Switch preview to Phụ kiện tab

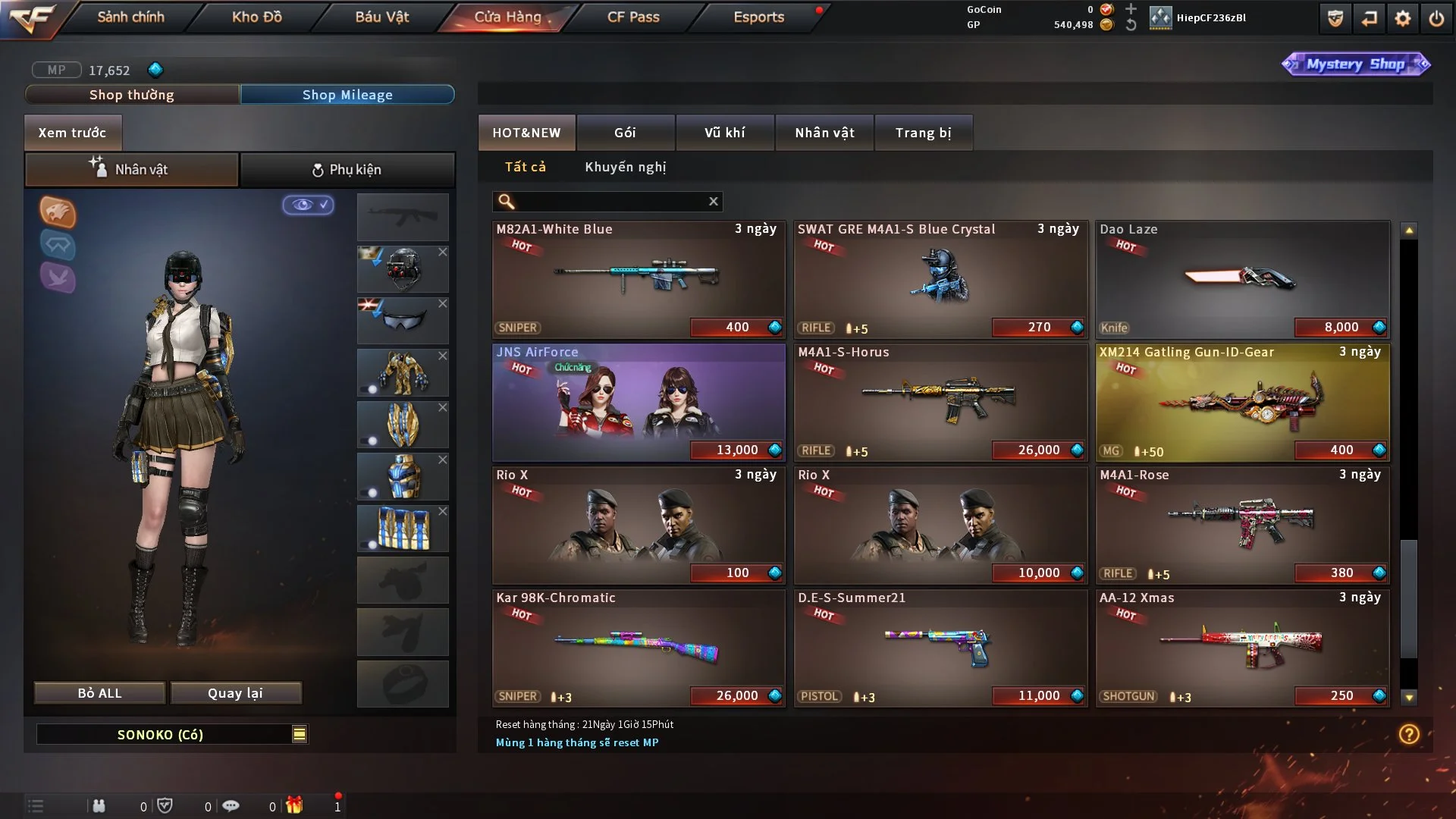(x=347, y=170)
